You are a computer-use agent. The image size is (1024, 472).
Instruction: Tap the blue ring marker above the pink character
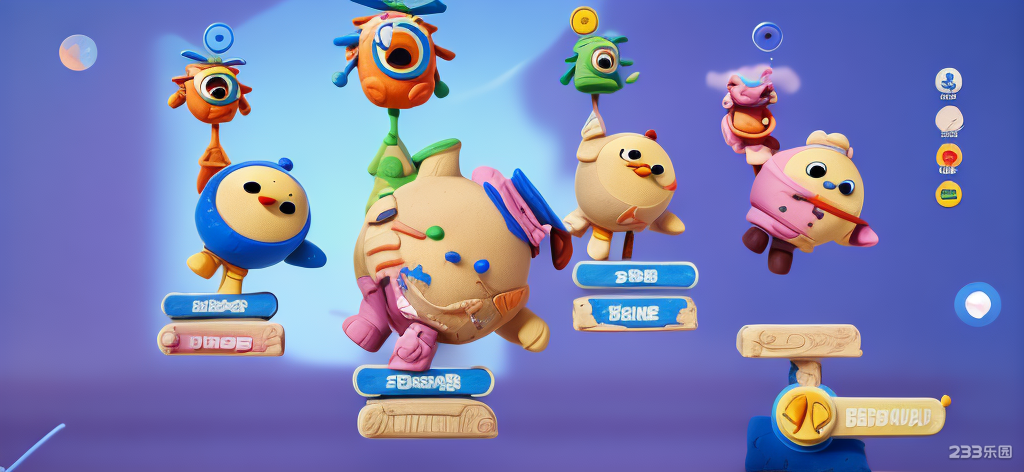(767, 37)
